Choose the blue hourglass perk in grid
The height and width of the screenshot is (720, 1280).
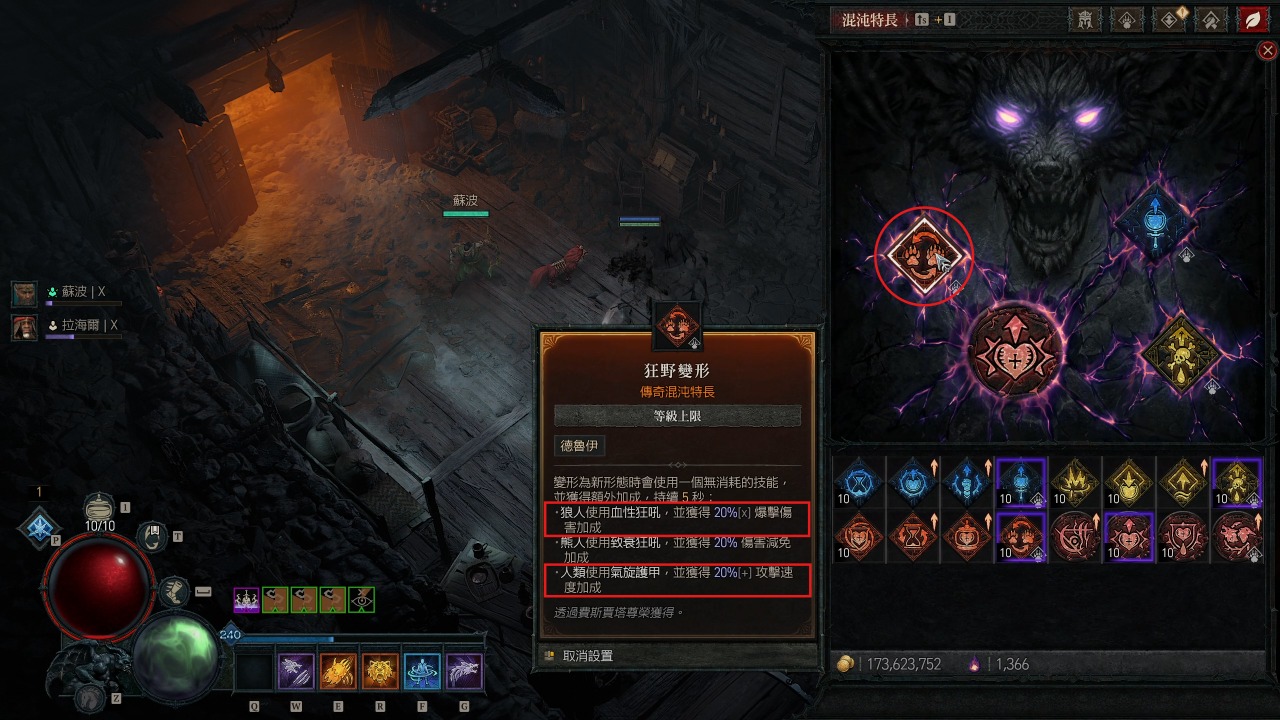click(859, 483)
